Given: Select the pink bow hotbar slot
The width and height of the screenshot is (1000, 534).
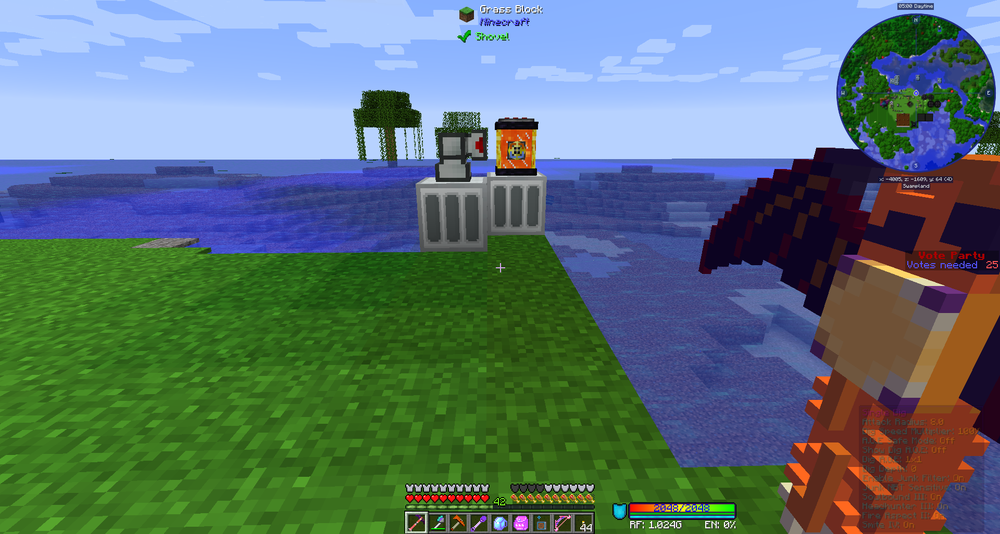Looking at the screenshot, I should pos(563,523).
